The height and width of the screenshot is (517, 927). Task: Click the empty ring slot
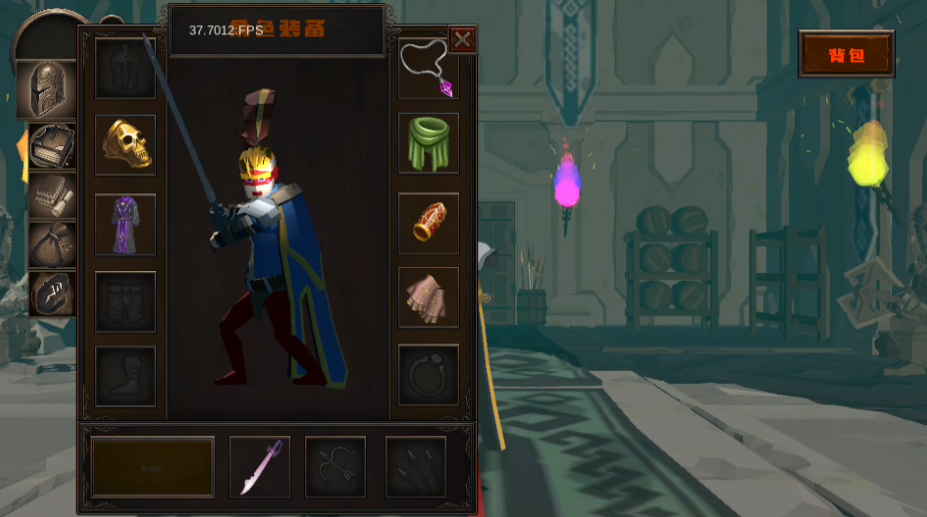pyautogui.click(x=428, y=375)
